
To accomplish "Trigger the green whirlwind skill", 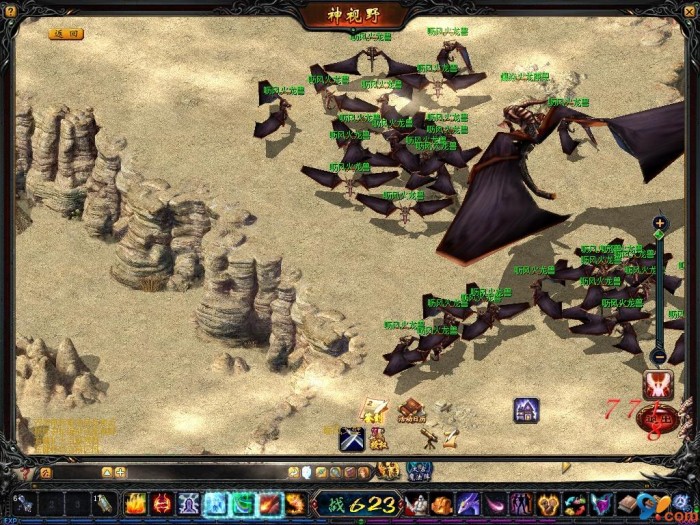I will click(243, 504).
